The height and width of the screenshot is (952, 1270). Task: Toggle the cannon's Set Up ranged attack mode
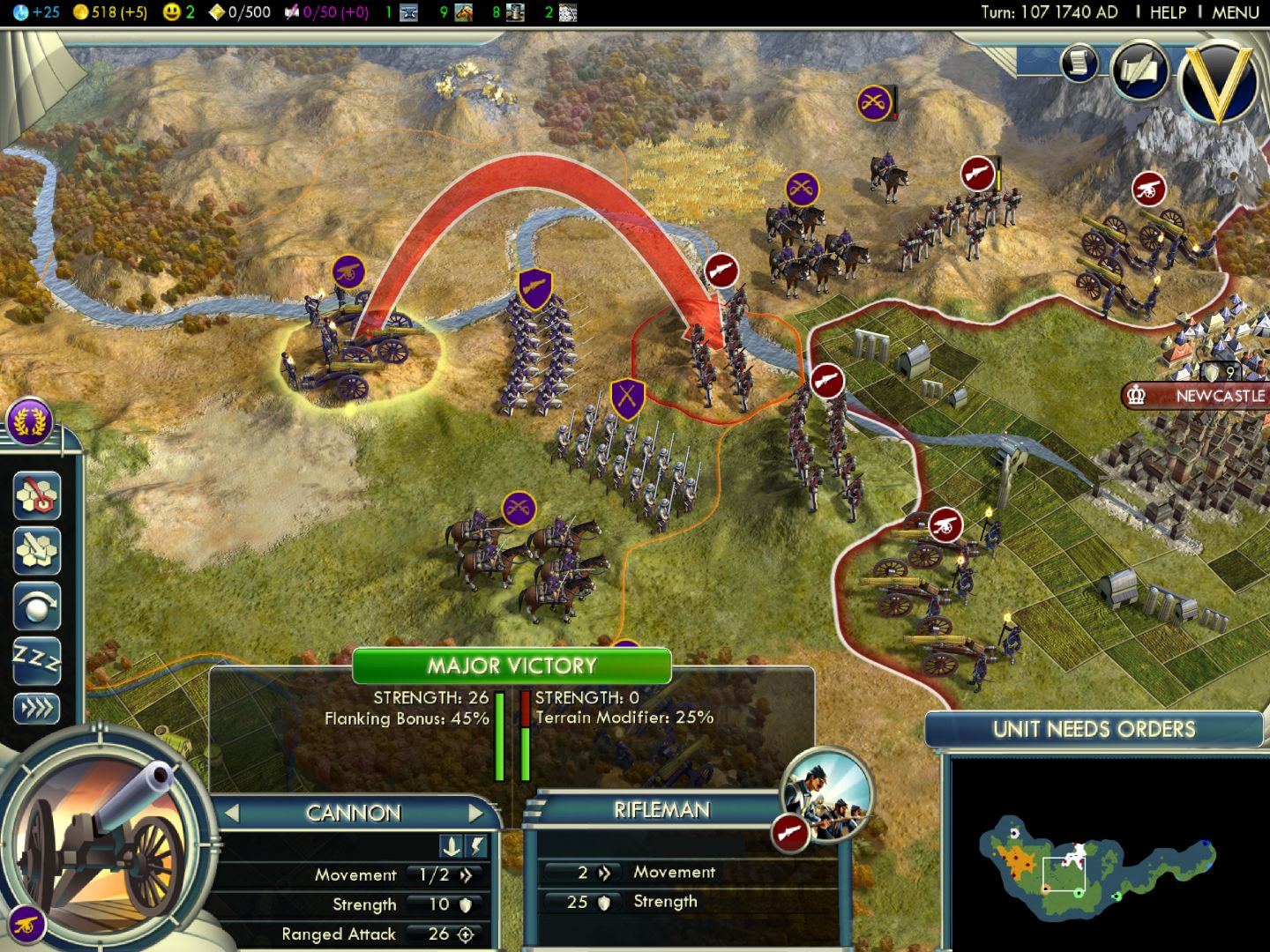coord(452,846)
